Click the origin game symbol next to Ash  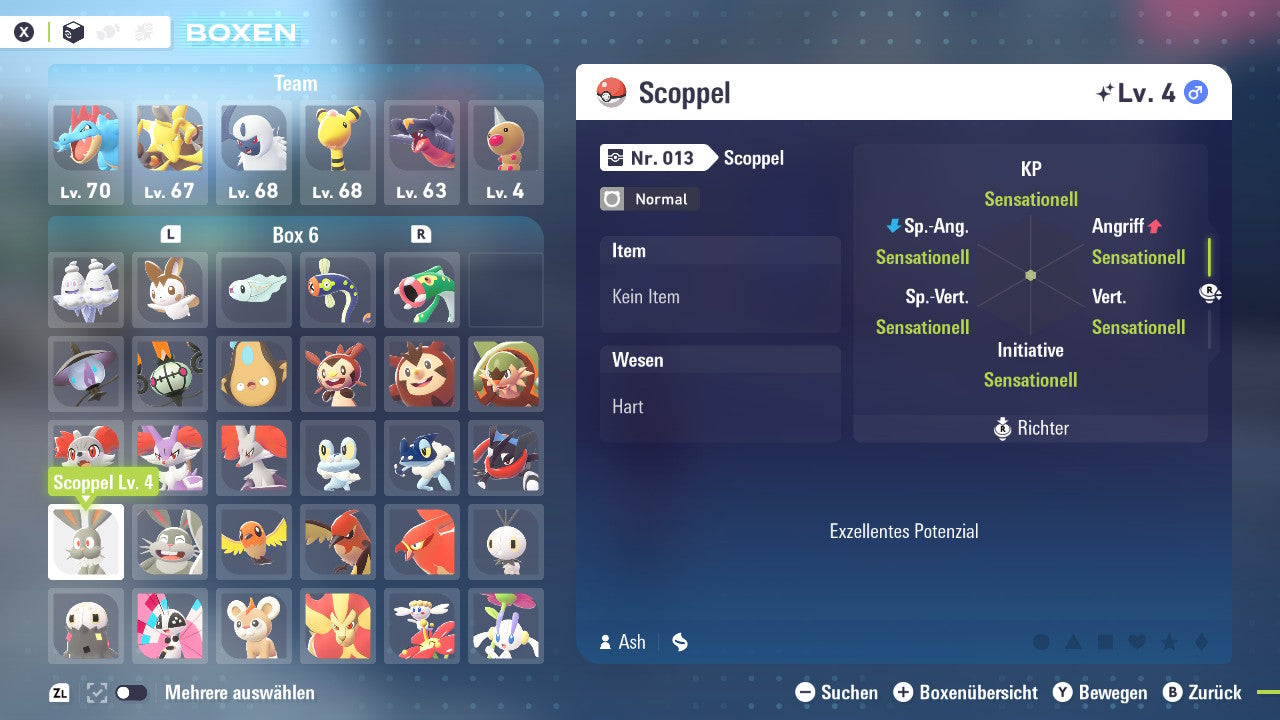pos(680,642)
